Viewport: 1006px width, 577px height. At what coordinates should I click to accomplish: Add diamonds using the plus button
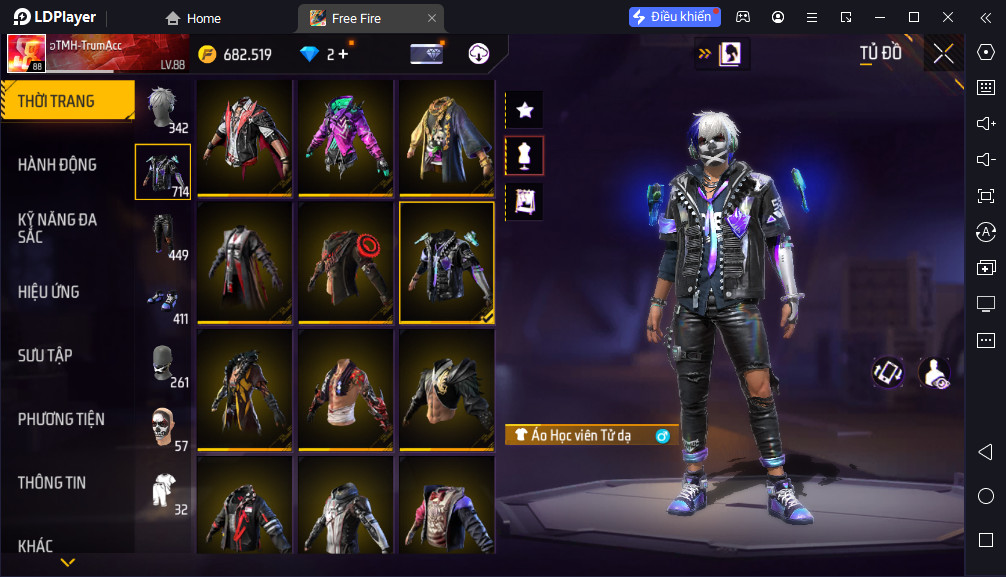pos(343,54)
